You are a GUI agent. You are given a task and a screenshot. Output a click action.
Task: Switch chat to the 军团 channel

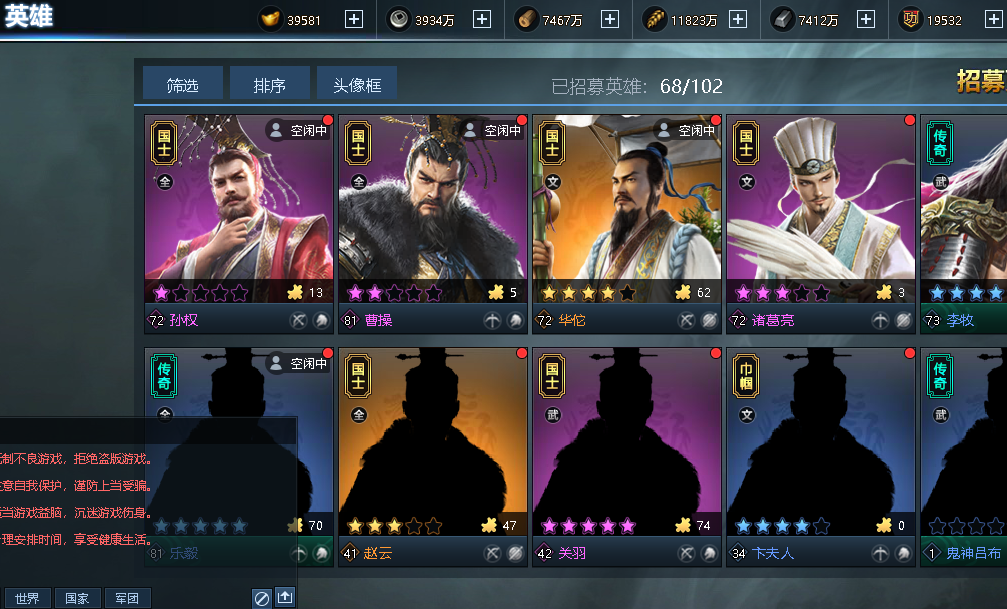click(x=127, y=598)
